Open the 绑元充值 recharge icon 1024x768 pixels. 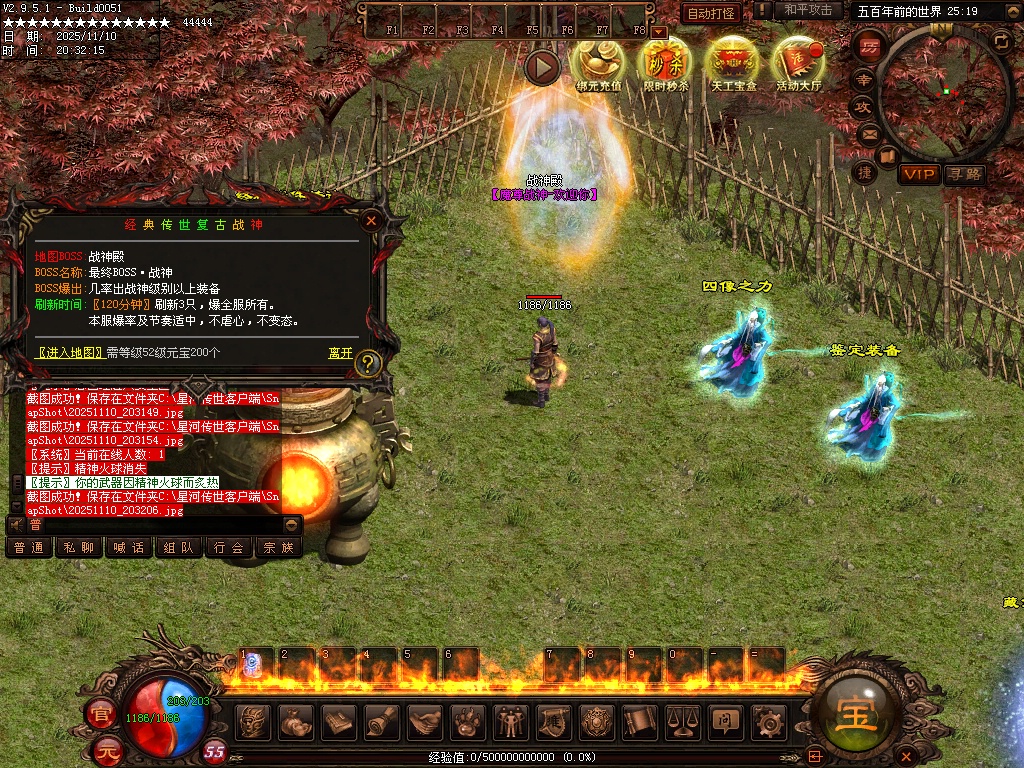pos(598,64)
